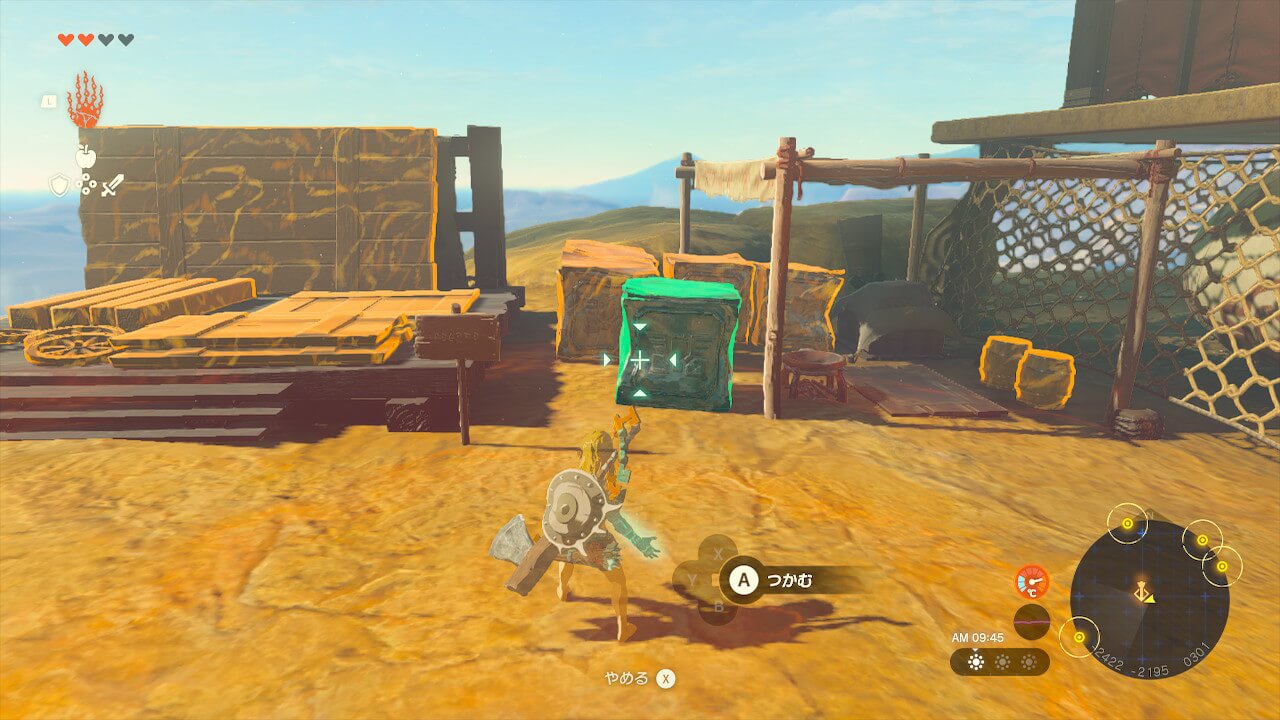
Task: Open the sword weapon quick-select icon
Action: 112,185
